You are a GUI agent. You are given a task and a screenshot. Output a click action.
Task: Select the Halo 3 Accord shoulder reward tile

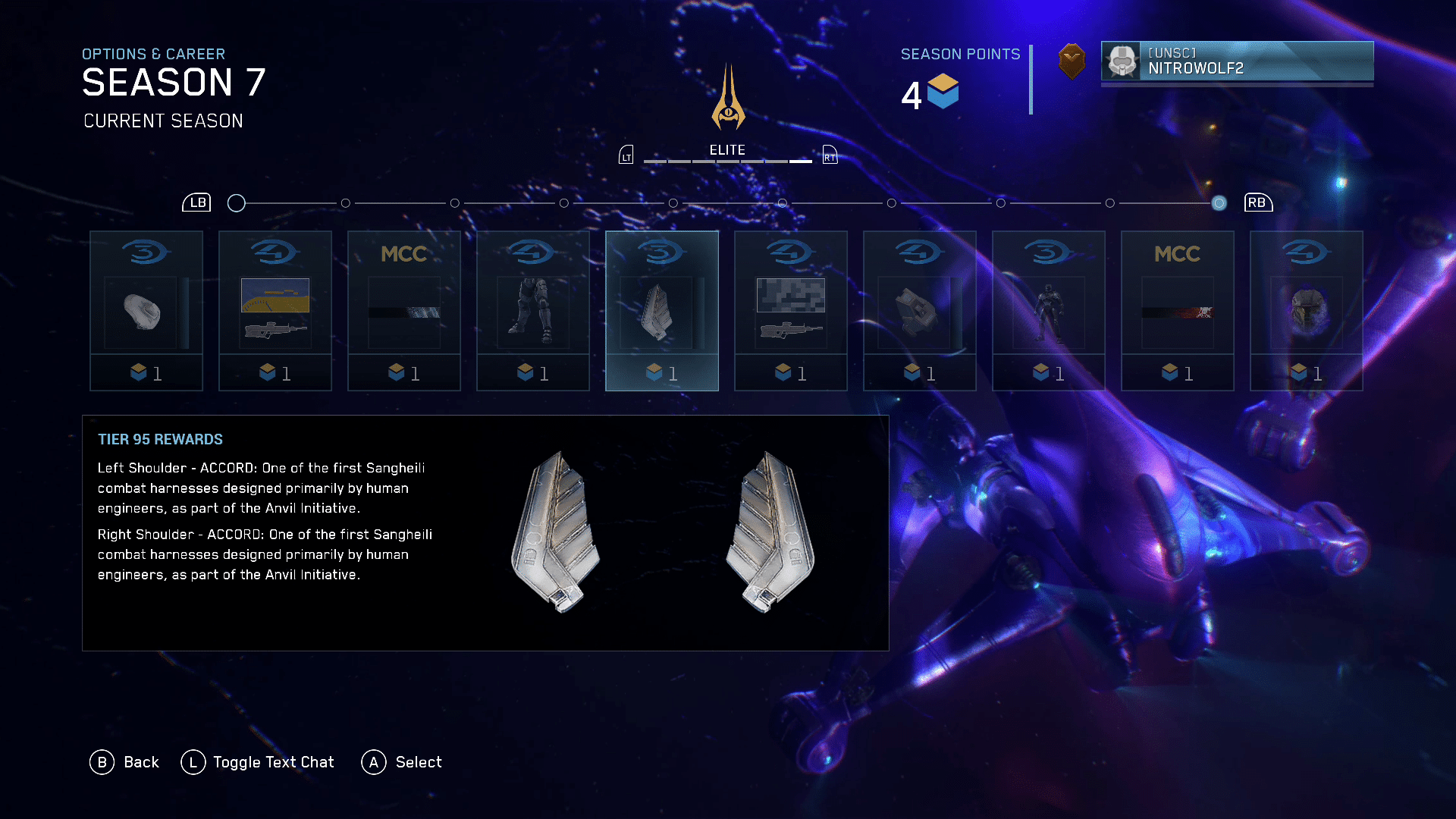click(661, 311)
